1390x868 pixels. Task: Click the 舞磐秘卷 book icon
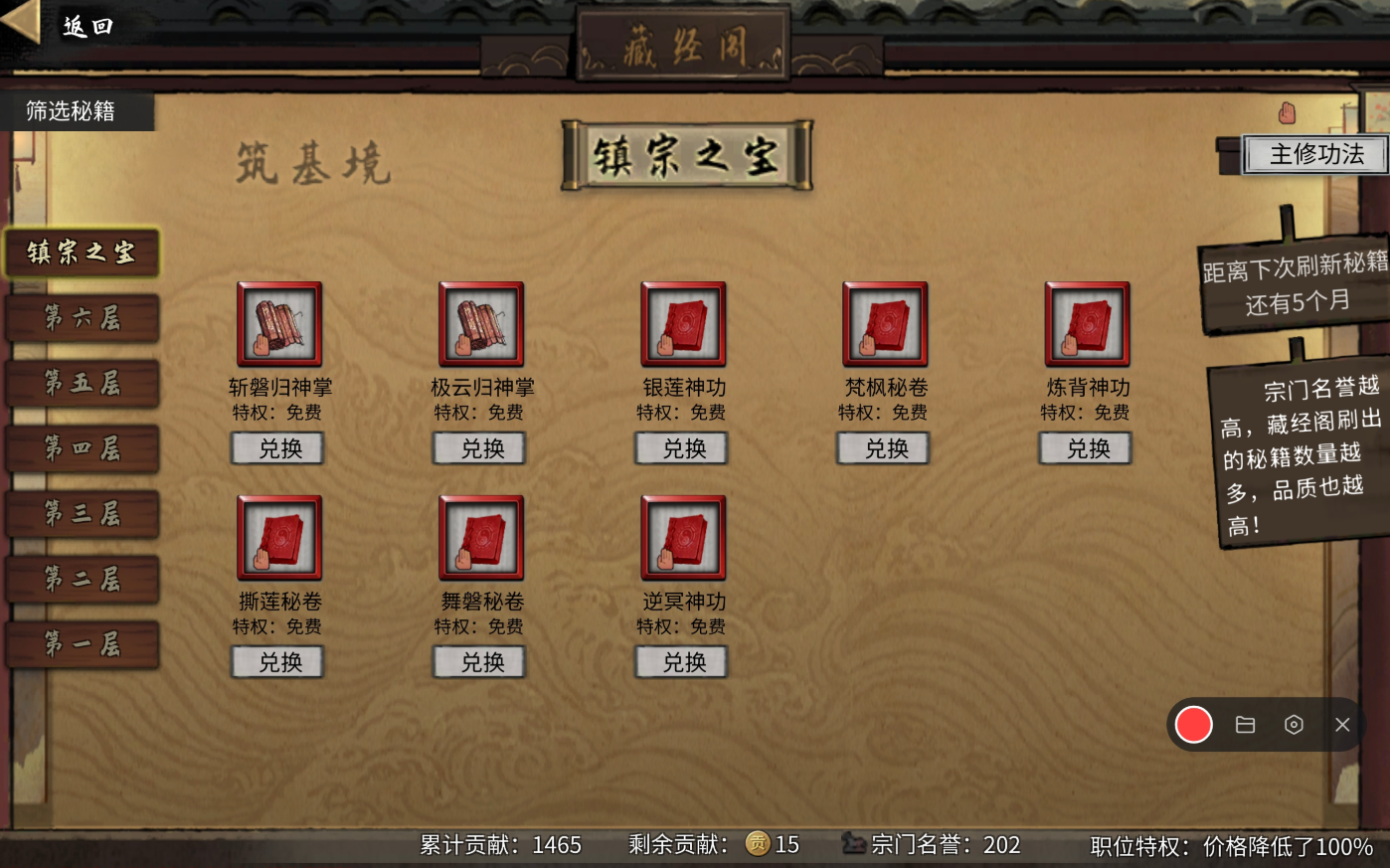pyautogui.click(x=480, y=538)
